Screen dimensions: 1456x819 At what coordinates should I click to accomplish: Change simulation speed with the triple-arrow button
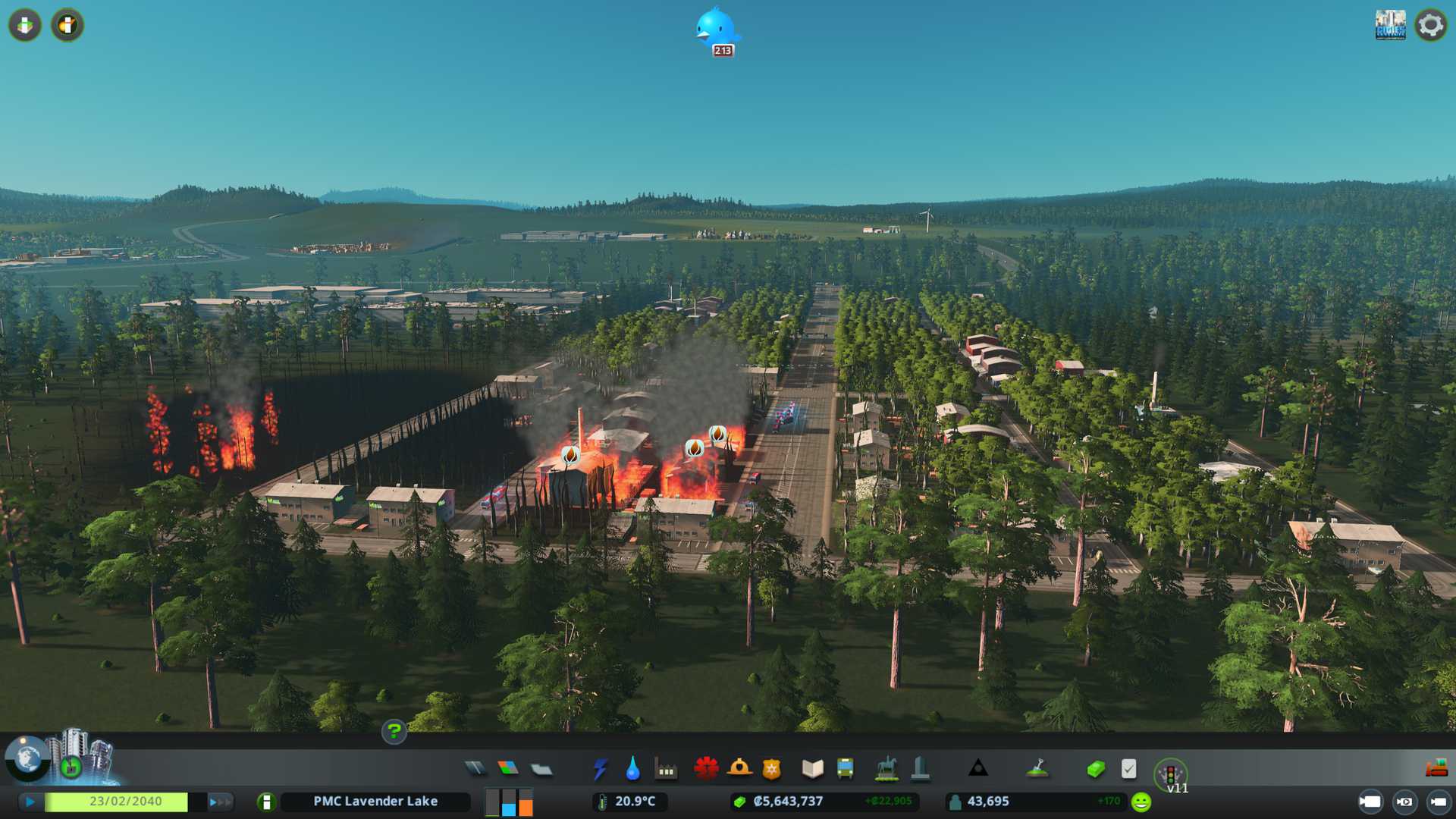(220, 802)
